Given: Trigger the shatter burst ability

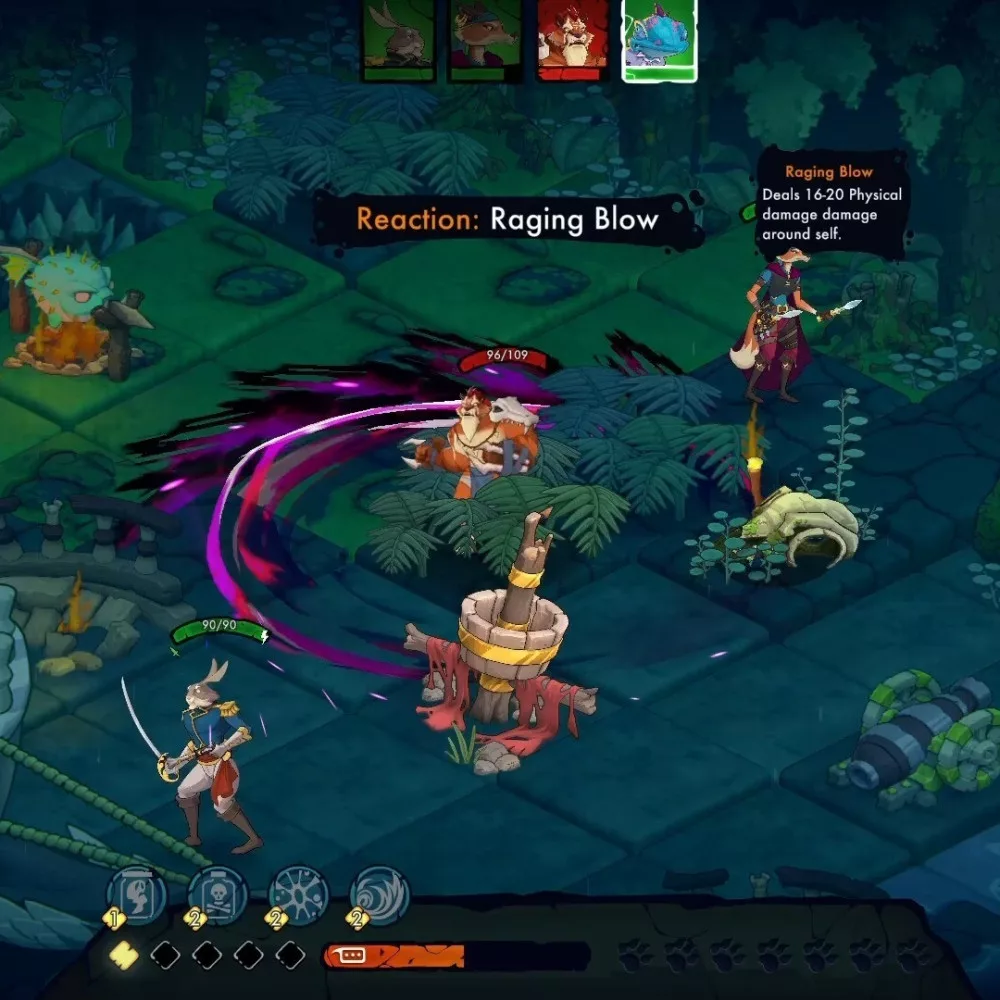Looking at the screenshot, I should point(299,892).
